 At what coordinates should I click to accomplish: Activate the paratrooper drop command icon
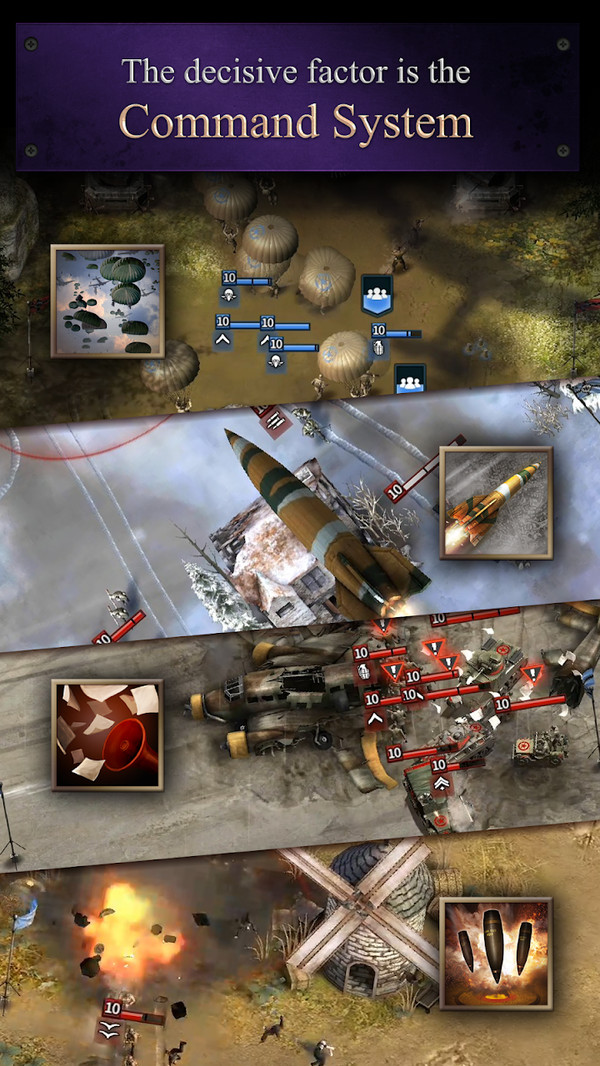coord(107,302)
